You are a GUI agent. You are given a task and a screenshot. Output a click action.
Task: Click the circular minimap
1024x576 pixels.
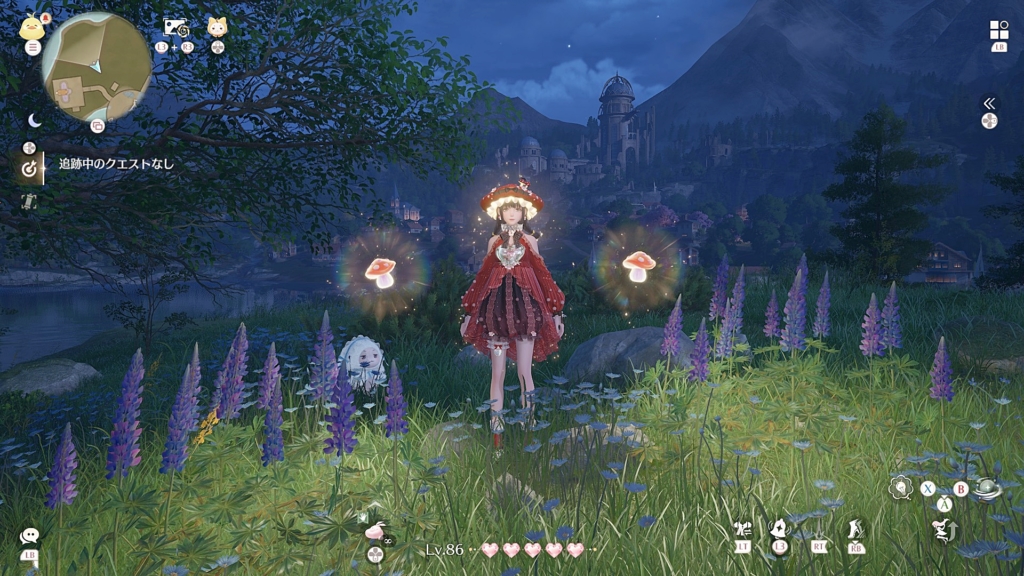pyautogui.click(x=97, y=67)
